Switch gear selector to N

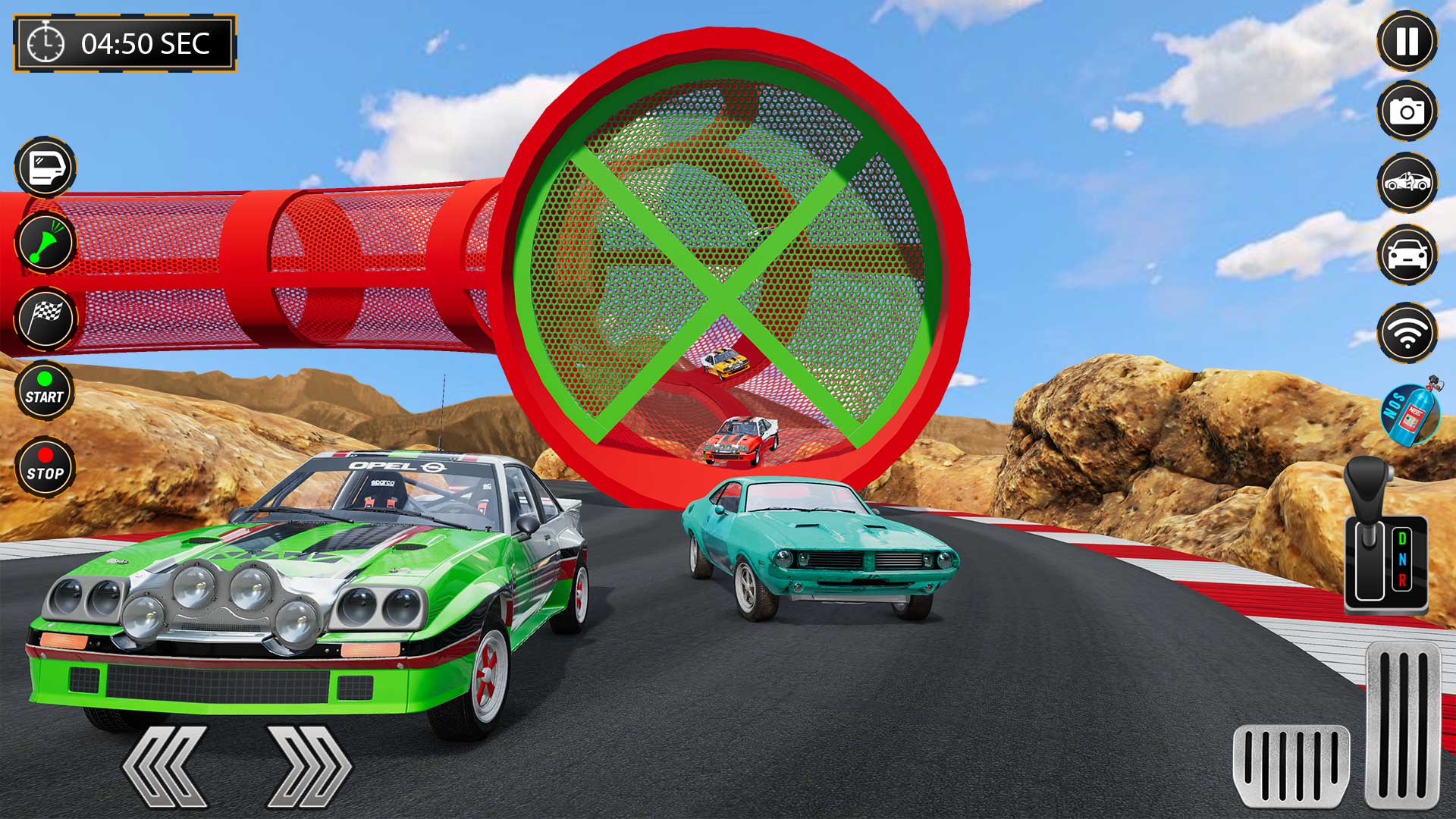click(x=1403, y=559)
